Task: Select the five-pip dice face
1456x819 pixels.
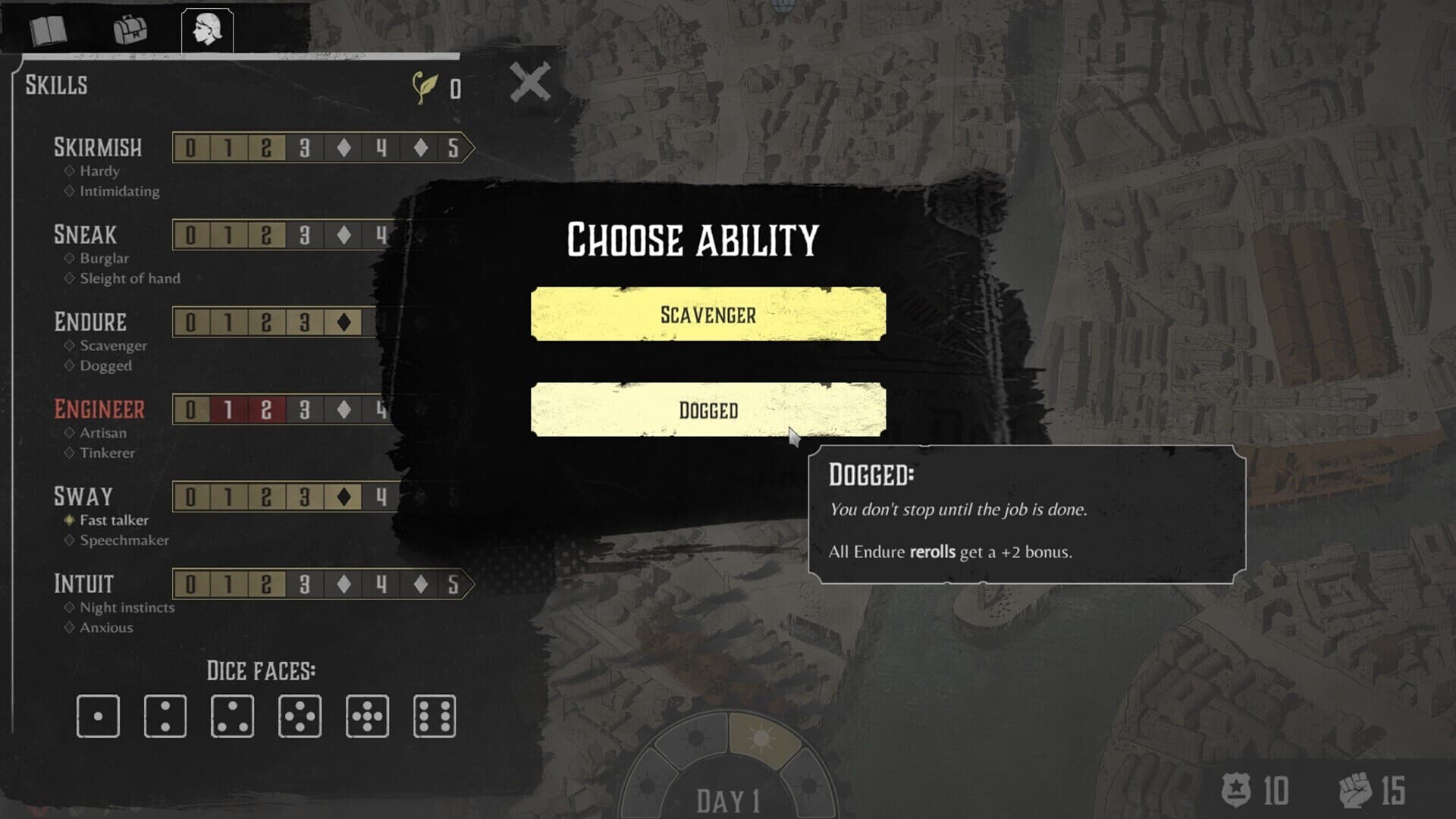Action: pos(367,716)
